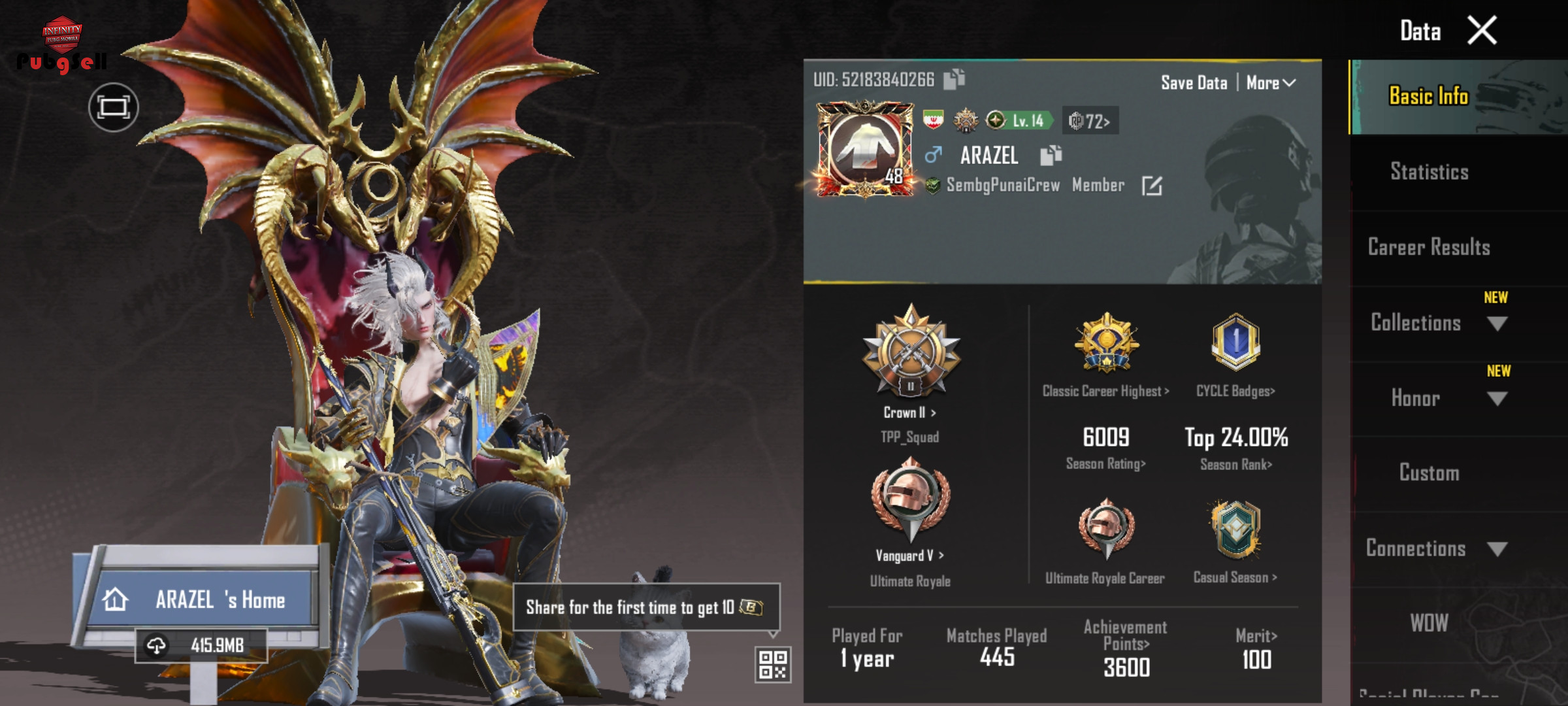Open the More dropdown

[1270, 83]
